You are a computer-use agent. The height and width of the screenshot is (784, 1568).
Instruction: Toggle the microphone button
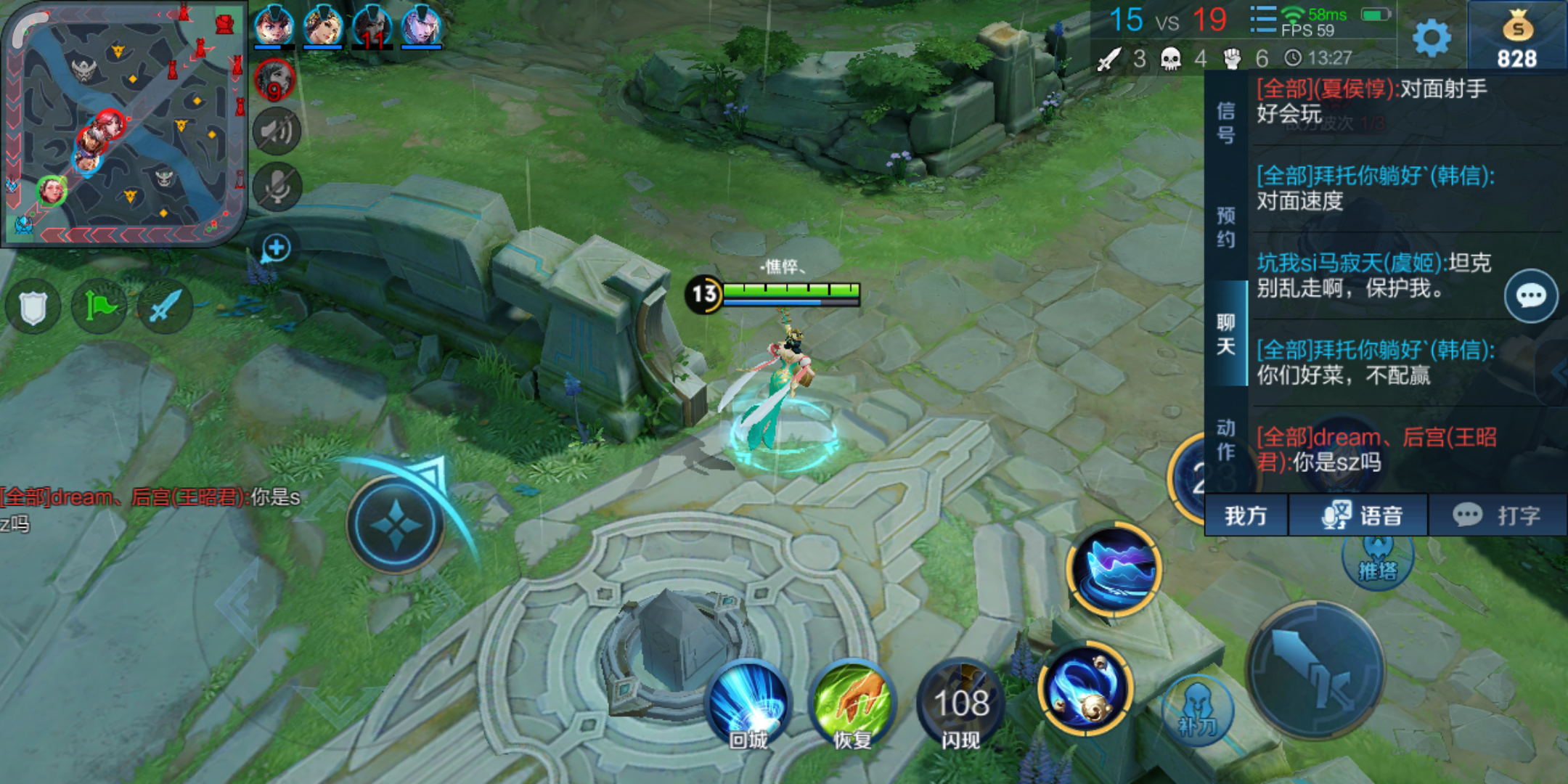pyautogui.click(x=277, y=187)
